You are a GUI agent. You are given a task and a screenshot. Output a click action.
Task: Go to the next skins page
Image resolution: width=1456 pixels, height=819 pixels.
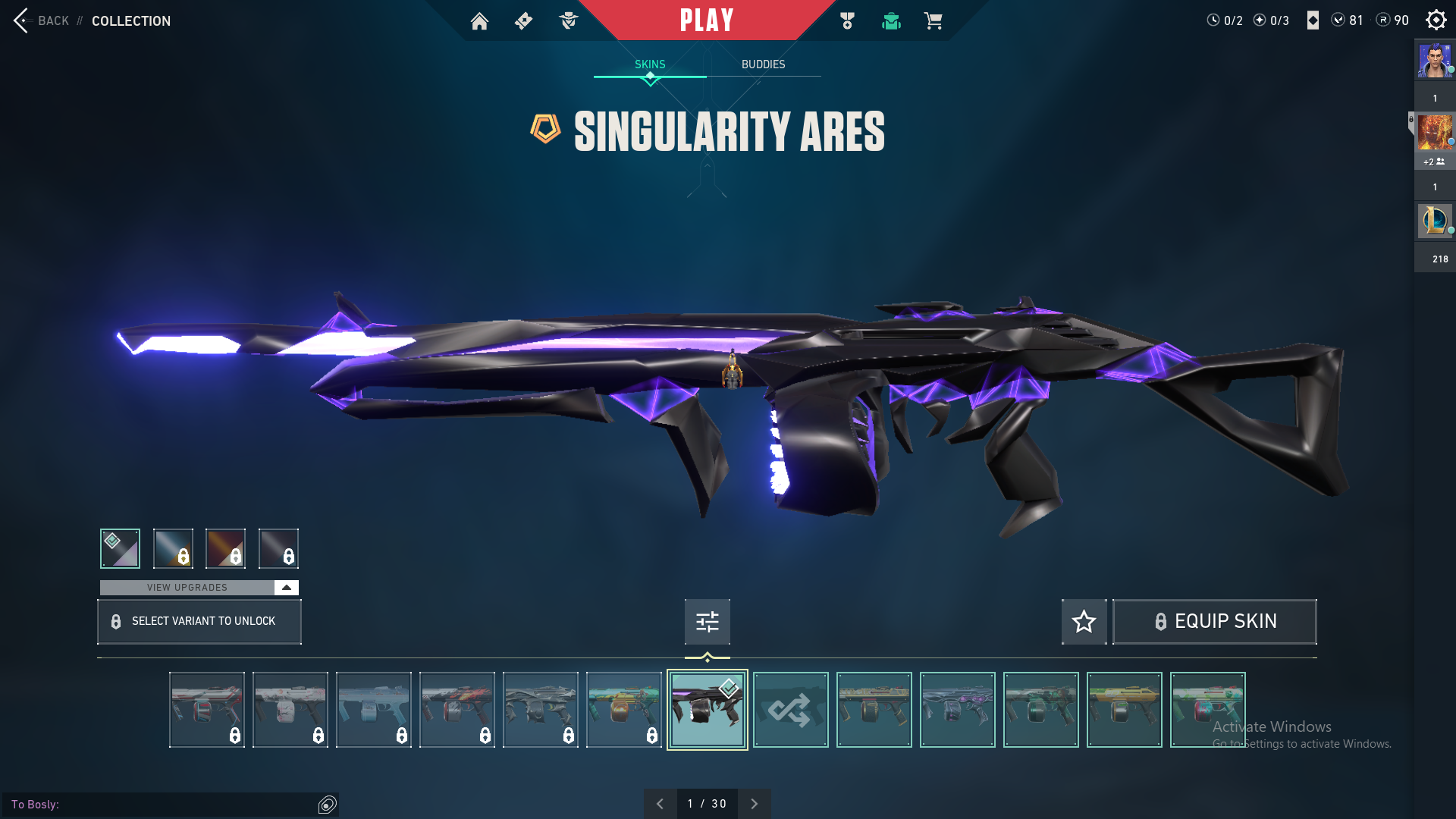(754, 804)
